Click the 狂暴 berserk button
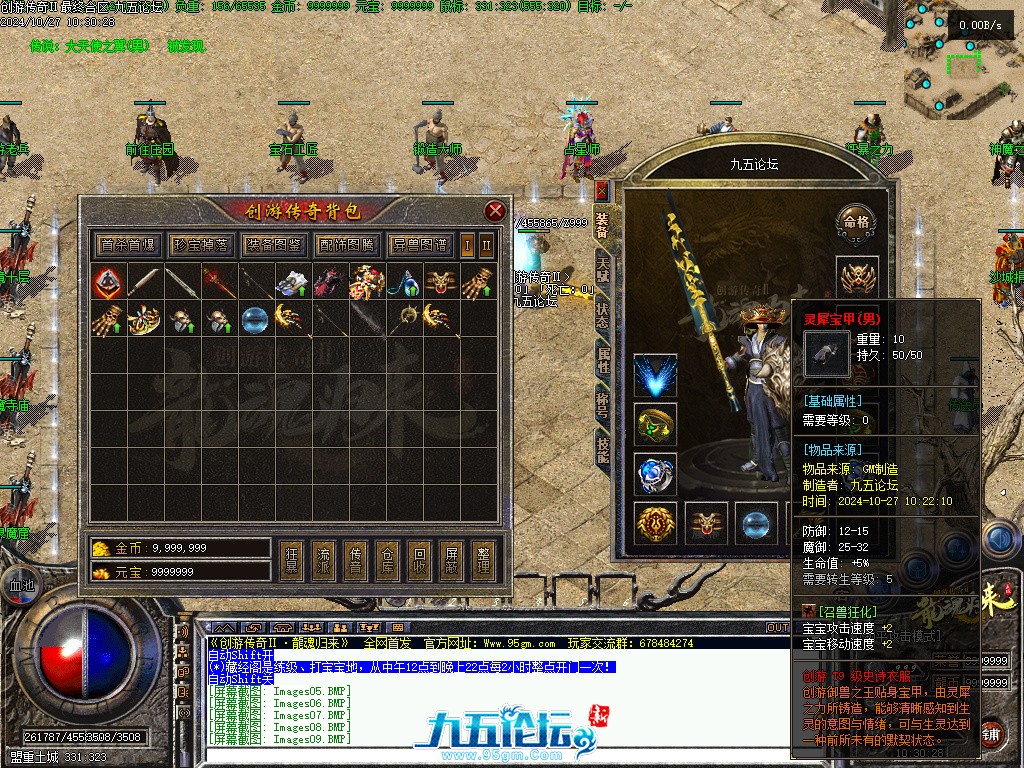The image size is (1024, 768). click(x=291, y=560)
